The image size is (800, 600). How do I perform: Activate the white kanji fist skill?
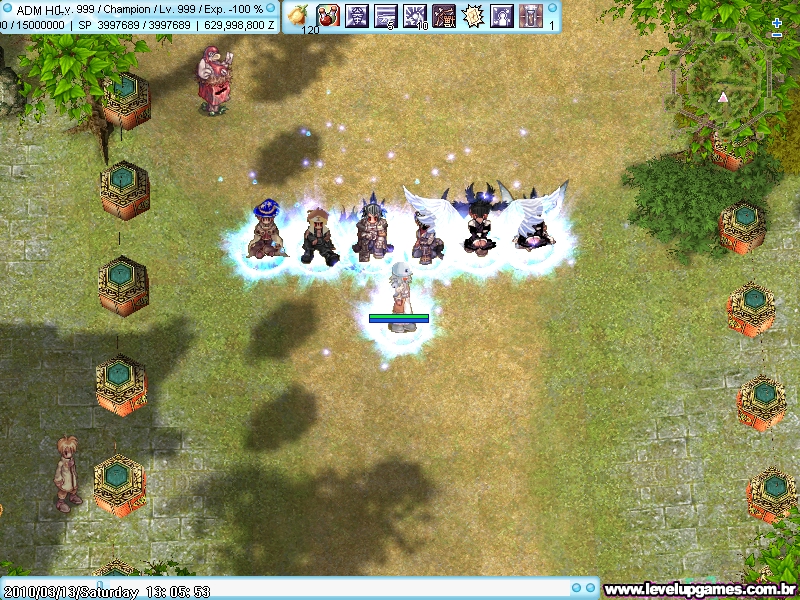coord(356,15)
